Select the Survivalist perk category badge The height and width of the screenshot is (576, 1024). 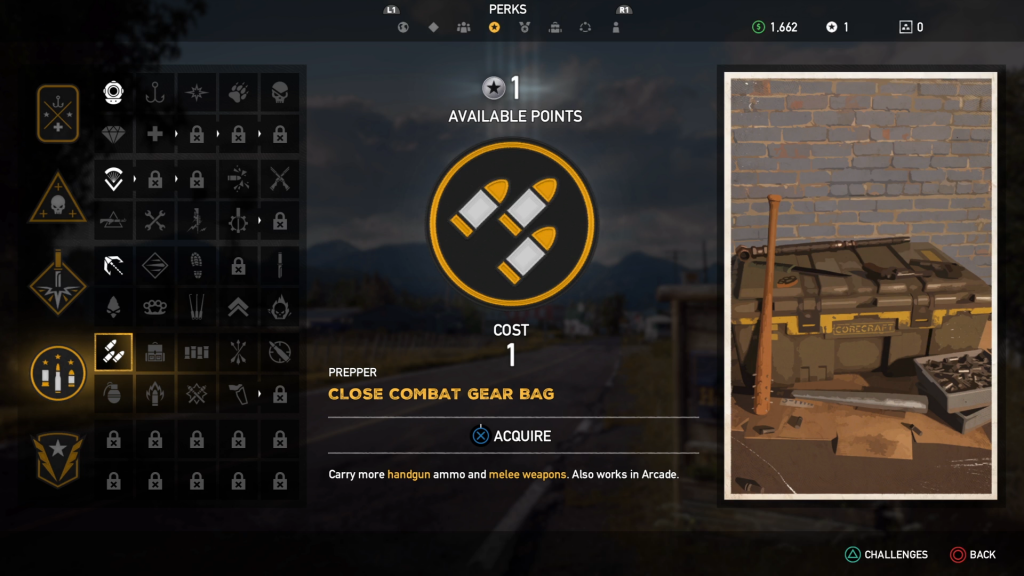coord(58,114)
